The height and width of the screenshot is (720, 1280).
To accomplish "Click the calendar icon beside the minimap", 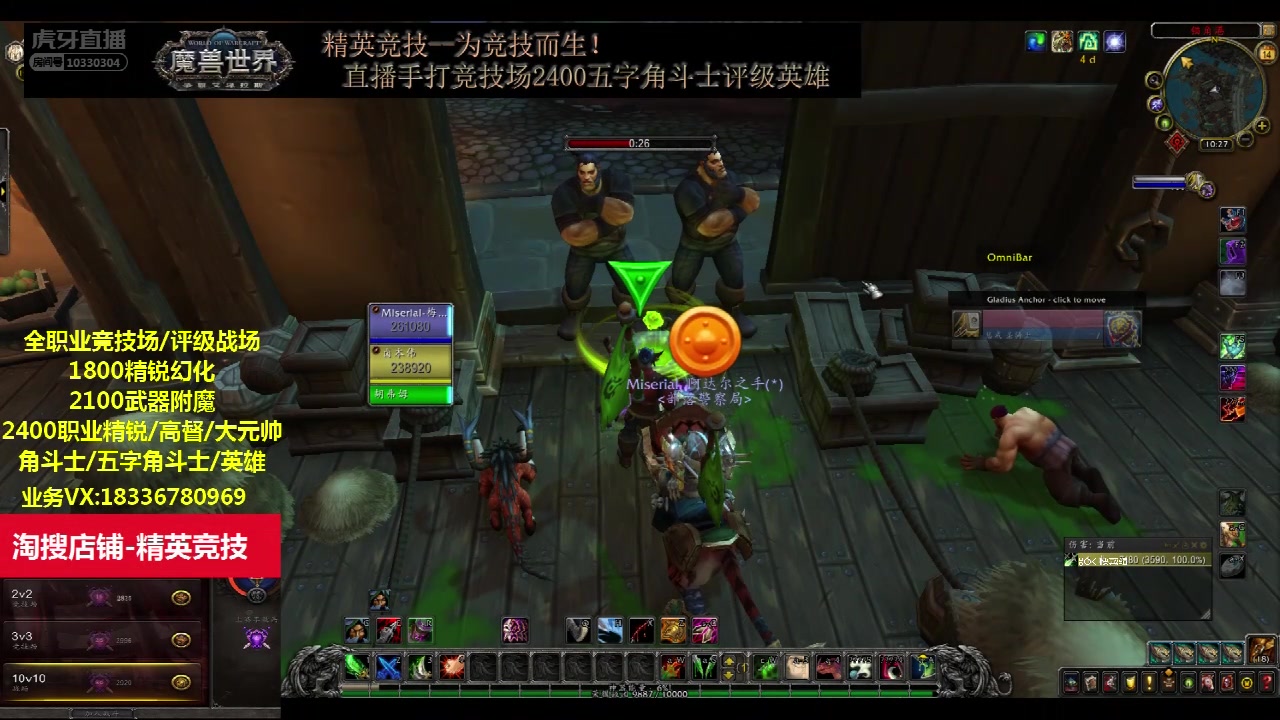I will click(x=1266, y=53).
